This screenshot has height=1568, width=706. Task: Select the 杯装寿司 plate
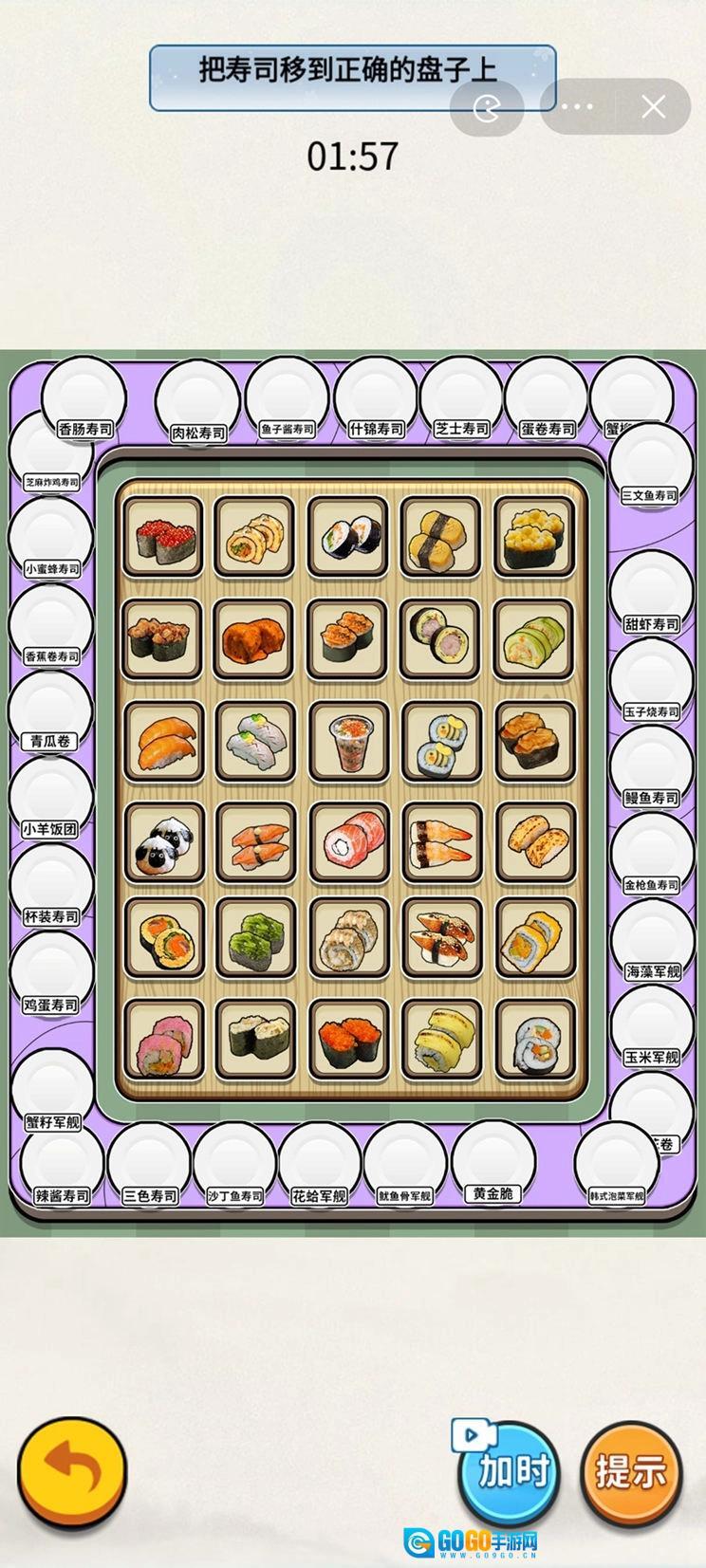click(50, 889)
